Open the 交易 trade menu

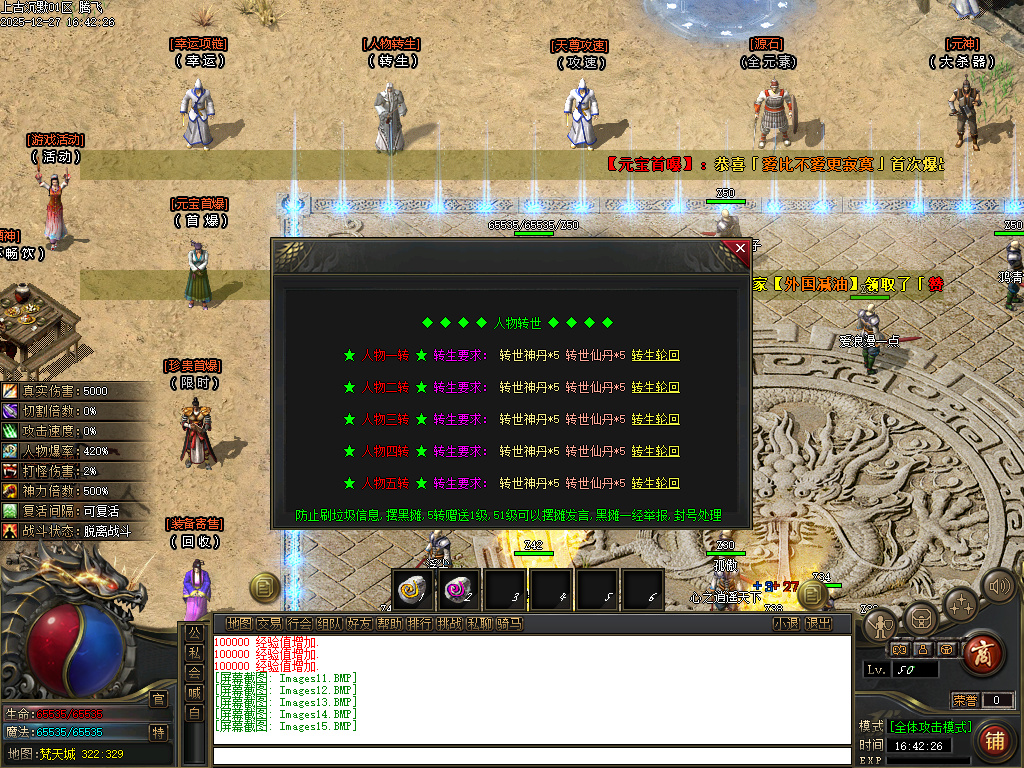click(269, 624)
